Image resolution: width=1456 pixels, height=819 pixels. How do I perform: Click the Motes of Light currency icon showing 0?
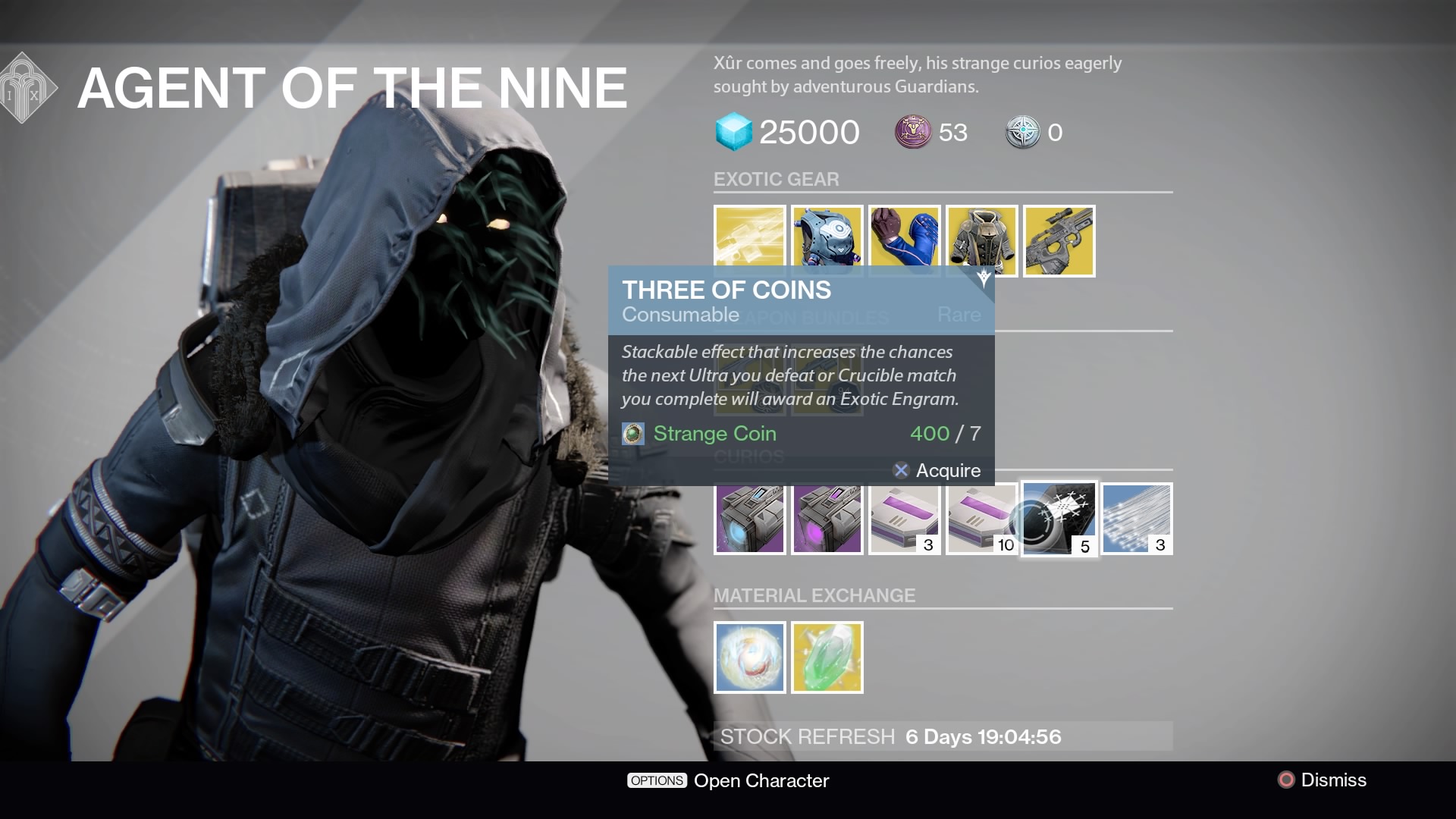[x=1024, y=132]
